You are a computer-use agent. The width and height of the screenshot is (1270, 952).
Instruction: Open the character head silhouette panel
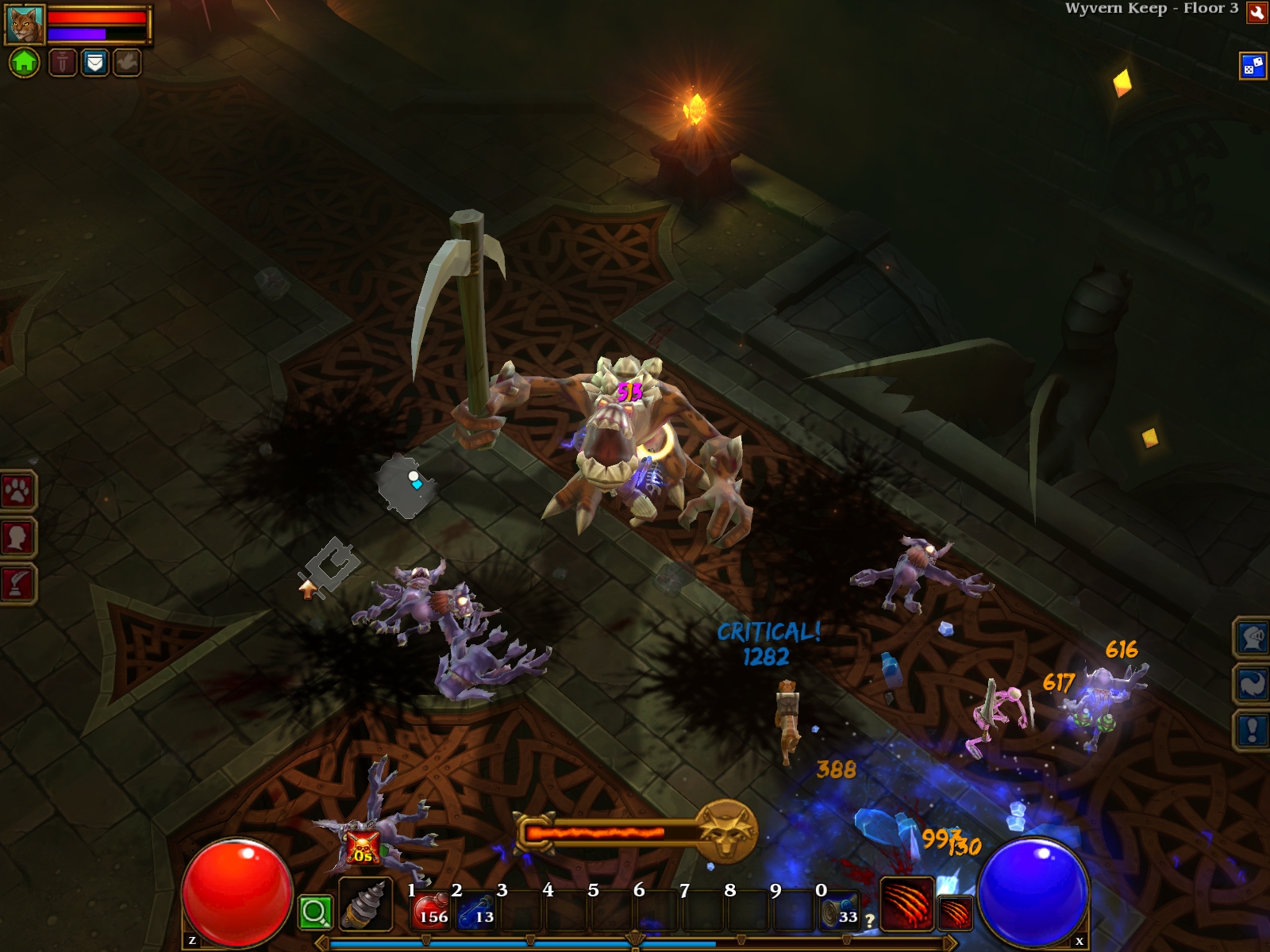click(x=17, y=538)
